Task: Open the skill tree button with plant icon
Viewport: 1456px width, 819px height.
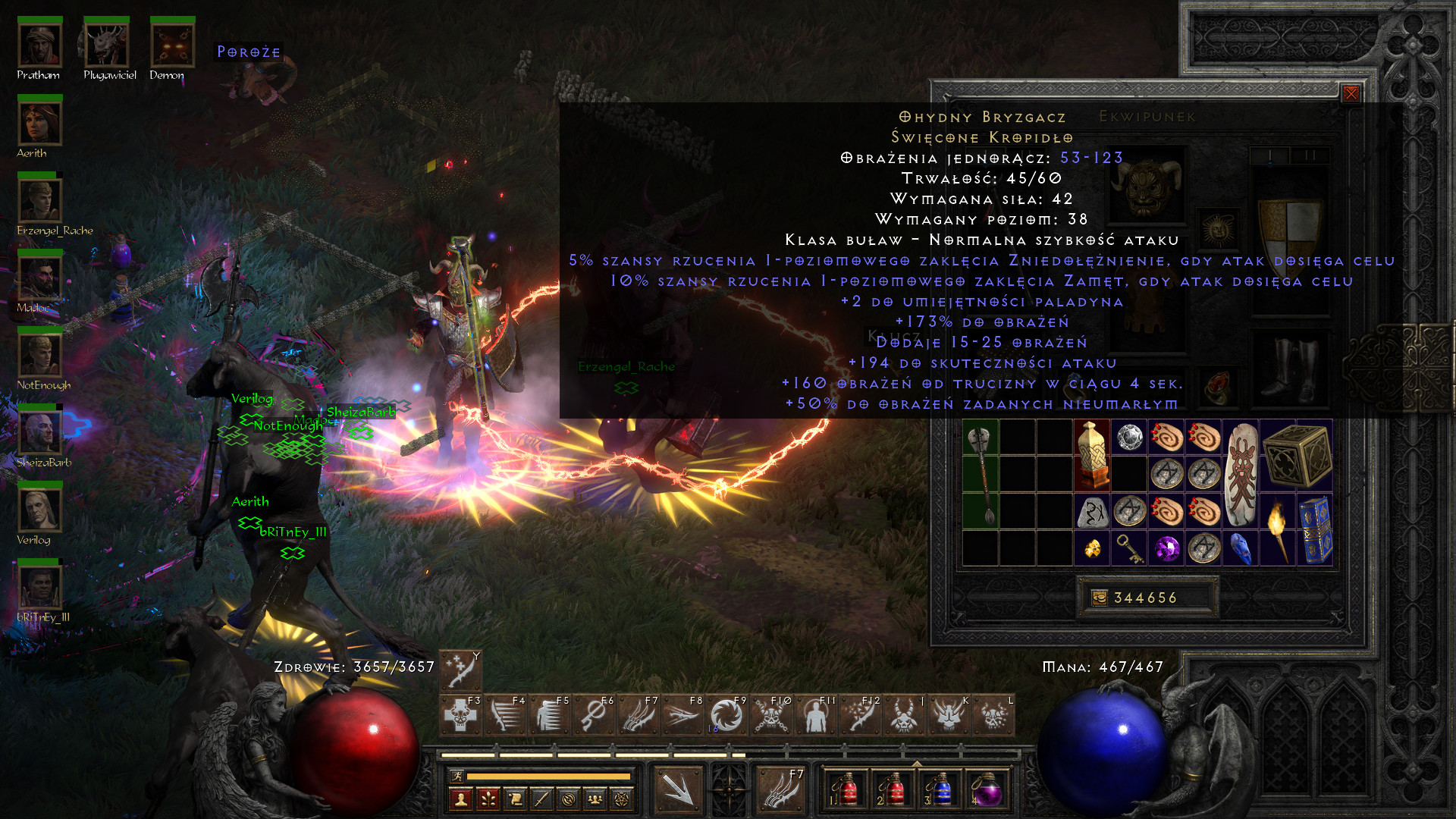Action: click(x=488, y=799)
